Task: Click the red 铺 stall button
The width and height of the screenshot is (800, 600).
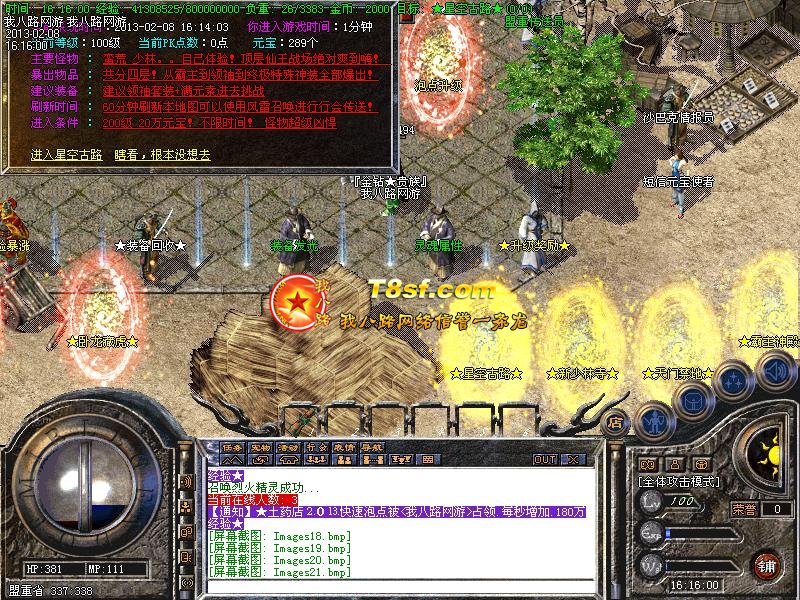Action: (766, 564)
